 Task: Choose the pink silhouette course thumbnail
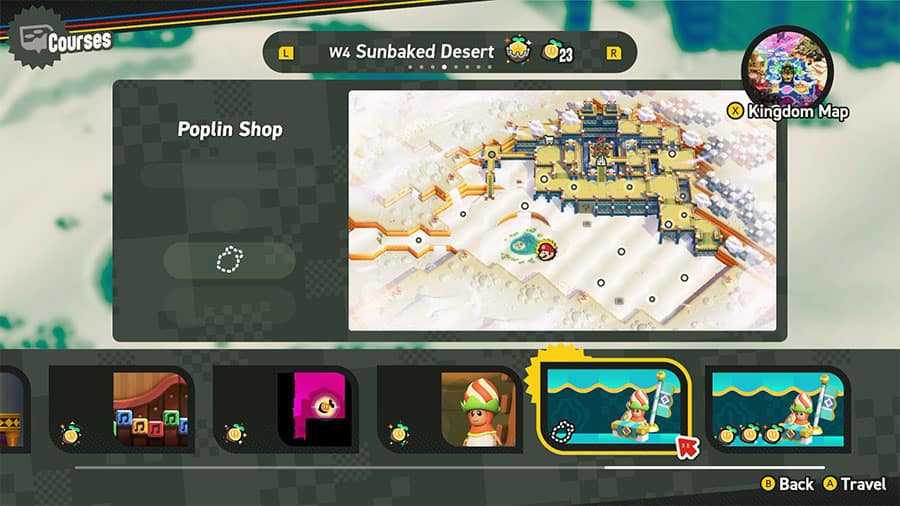(x=286, y=408)
